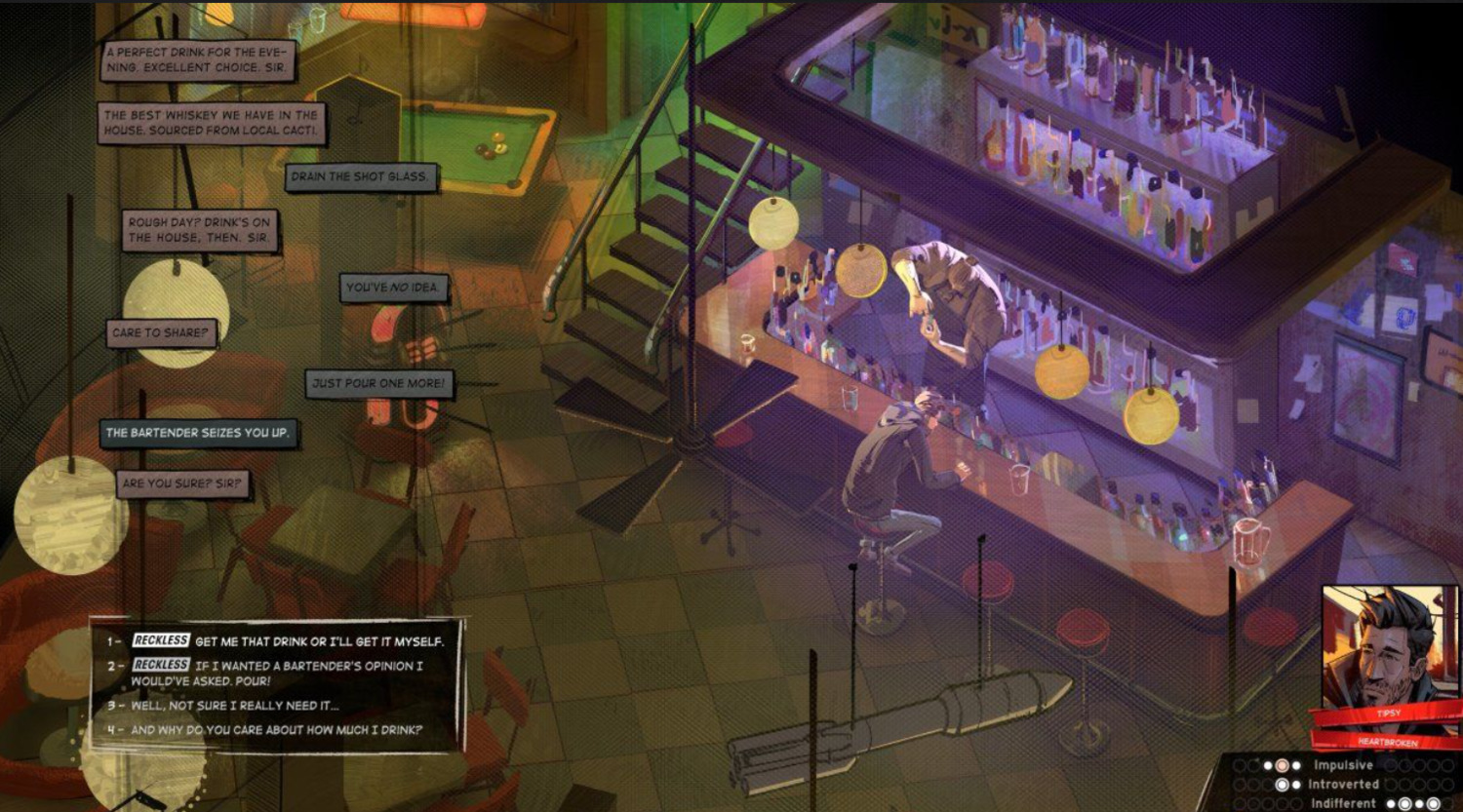
Task: Select reply "If I wanted a bartender's opinion"
Action: pyautogui.click(x=293, y=673)
